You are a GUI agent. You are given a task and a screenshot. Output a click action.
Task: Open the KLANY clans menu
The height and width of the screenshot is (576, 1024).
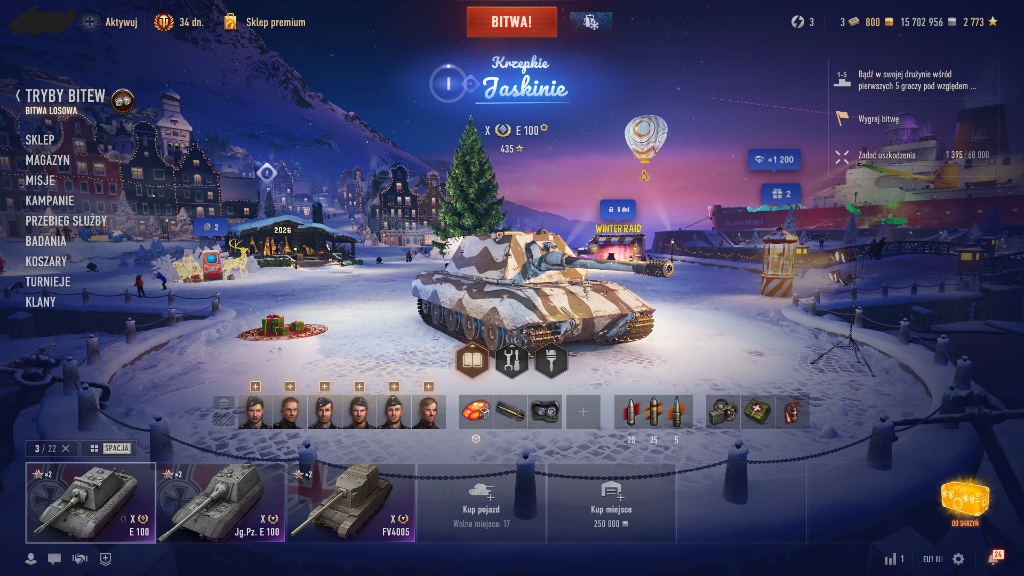click(x=40, y=302)
